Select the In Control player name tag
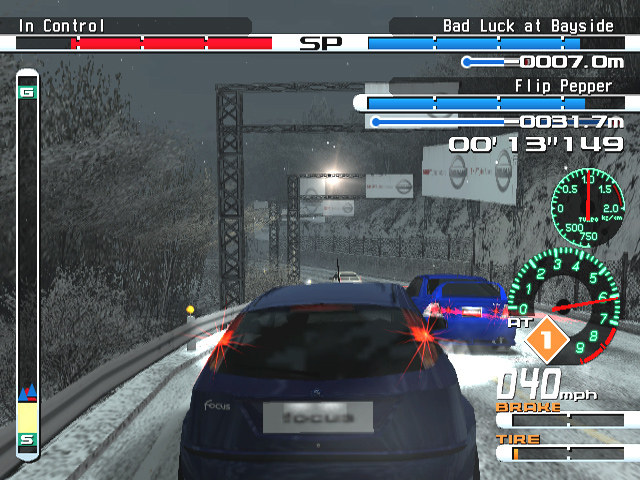640x480 pixels. [62, 26]
